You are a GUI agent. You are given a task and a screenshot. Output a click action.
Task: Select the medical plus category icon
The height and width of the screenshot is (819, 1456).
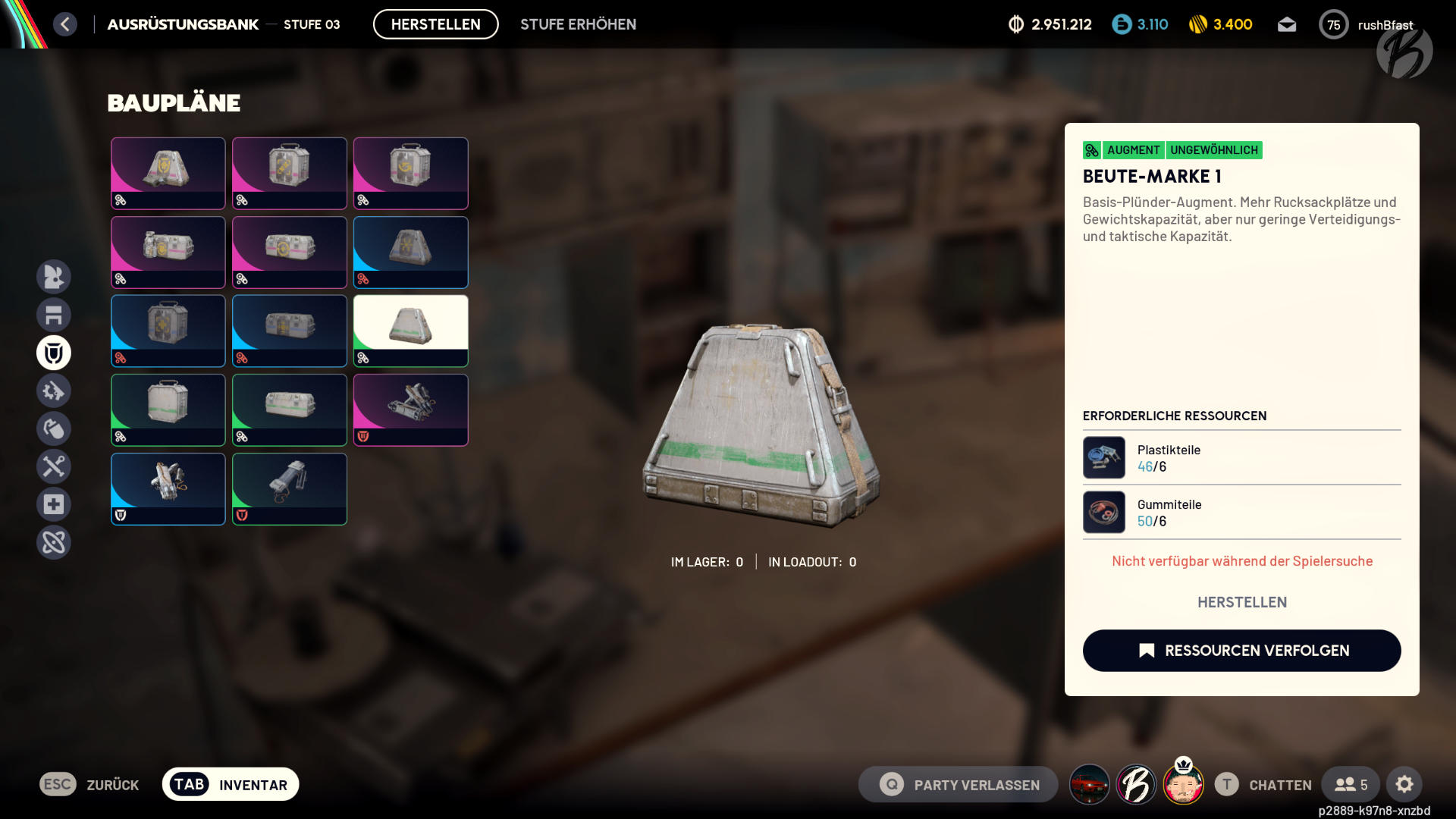tap(54, 504)
